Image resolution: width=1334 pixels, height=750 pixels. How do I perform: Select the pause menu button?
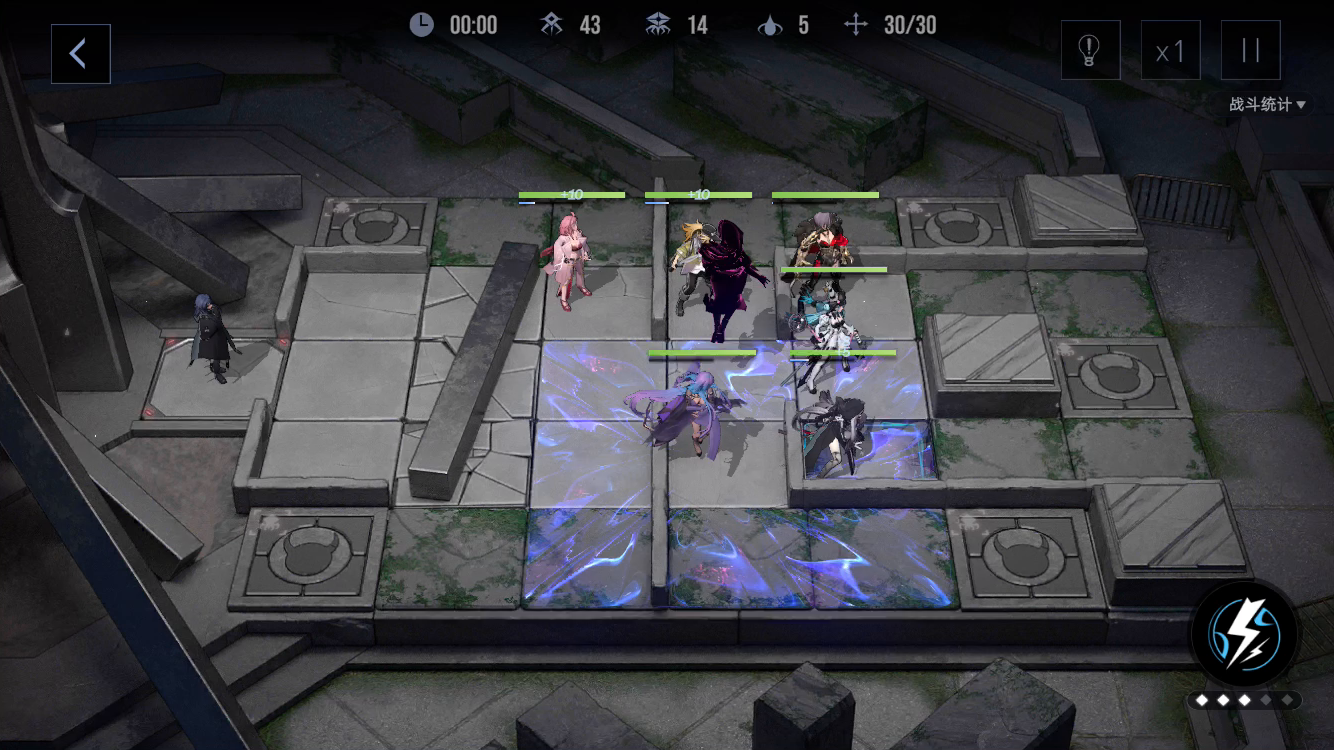(1250, 50)
